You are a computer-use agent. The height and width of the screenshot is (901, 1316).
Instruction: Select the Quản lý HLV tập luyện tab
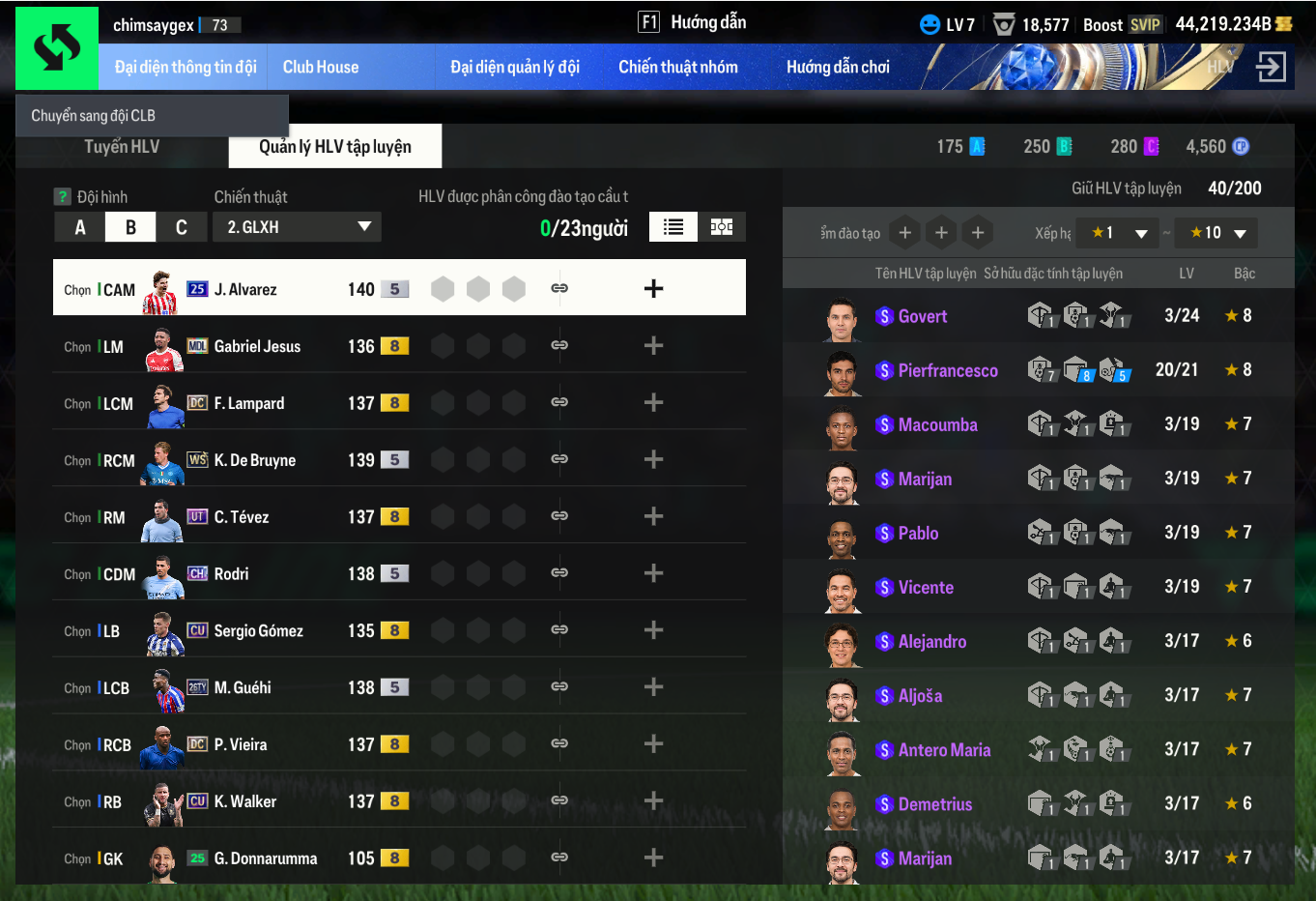pyautogui.click(x=335, y=147)
